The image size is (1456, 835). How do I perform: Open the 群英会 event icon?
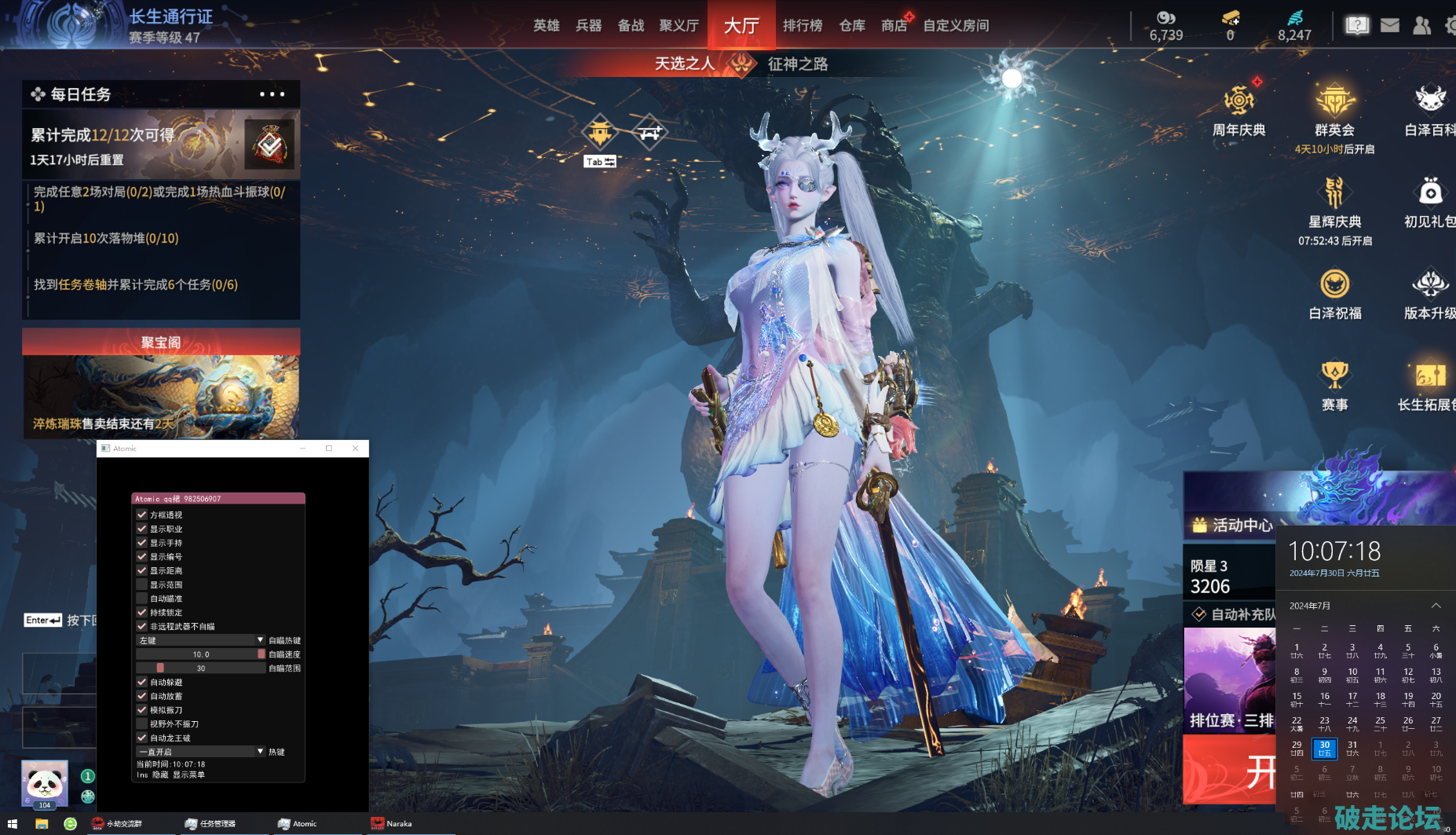(1334, 111)
